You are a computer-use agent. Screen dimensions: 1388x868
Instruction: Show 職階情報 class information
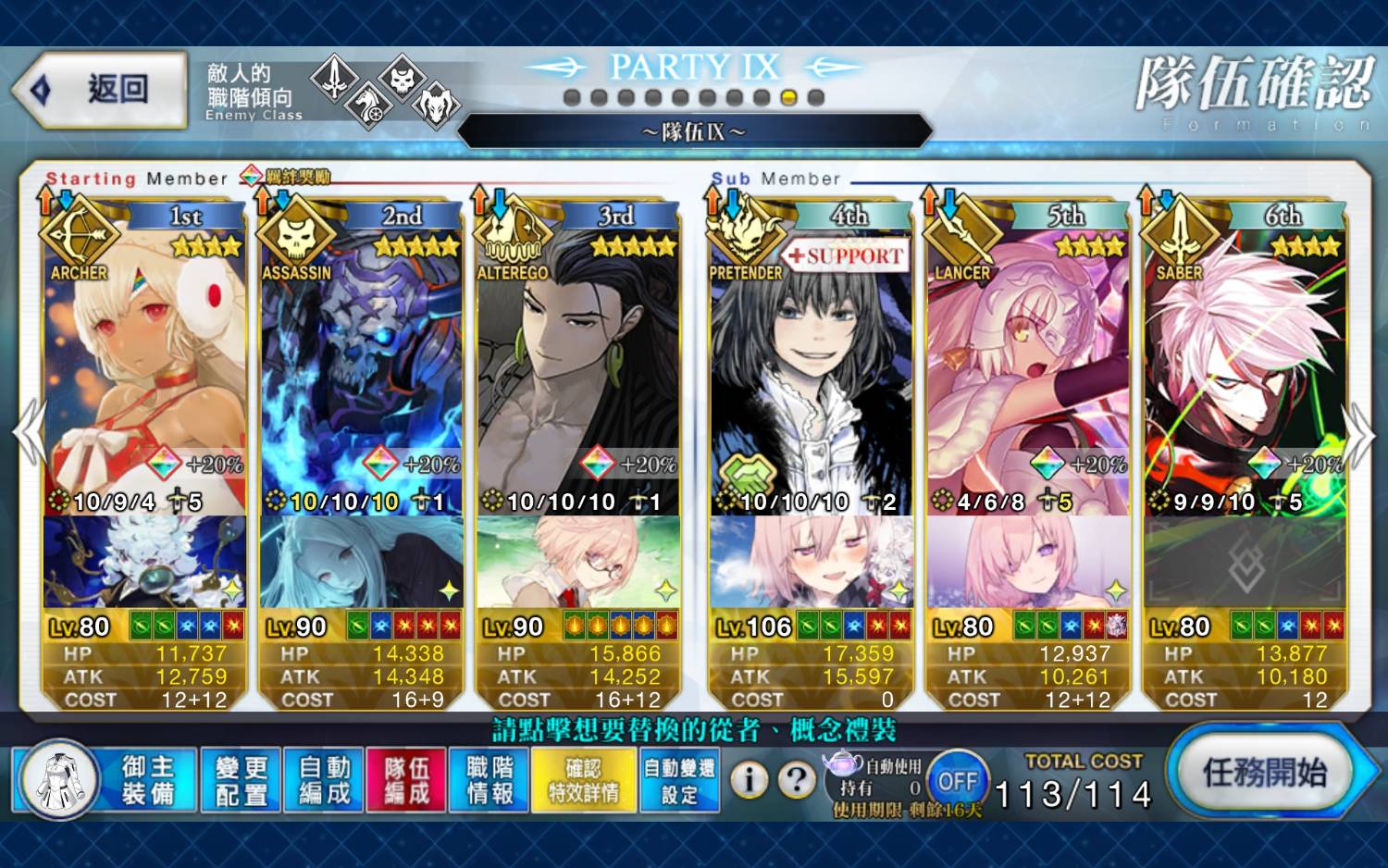[x=490, y=780]
